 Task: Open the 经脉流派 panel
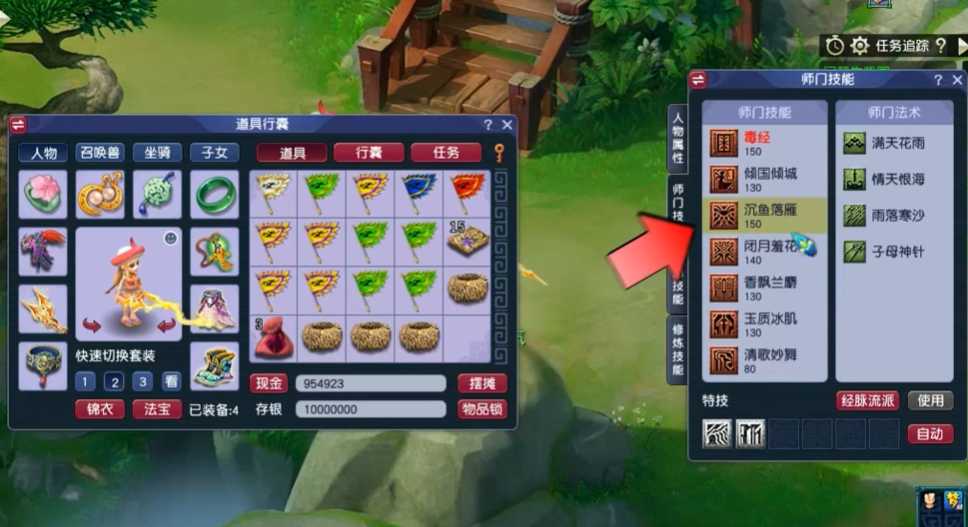click(x=867, y=401)
